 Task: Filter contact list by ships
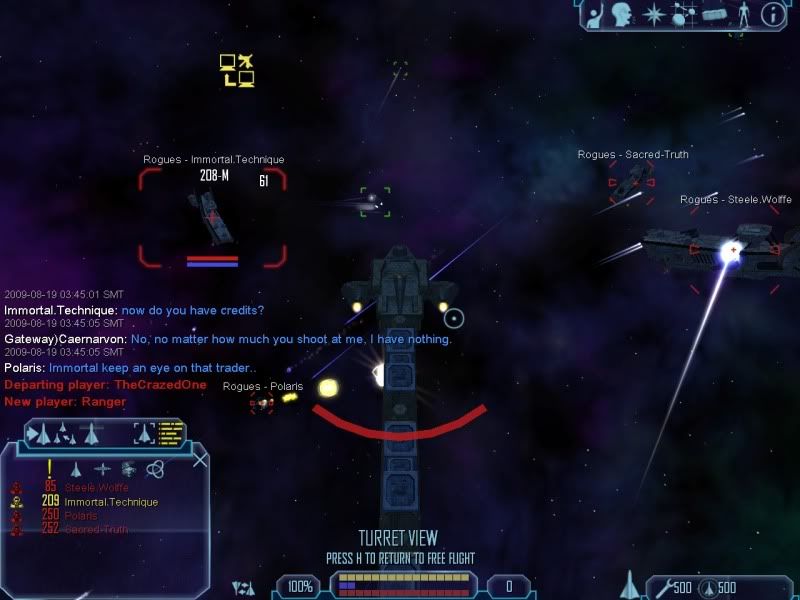[75, 469]
